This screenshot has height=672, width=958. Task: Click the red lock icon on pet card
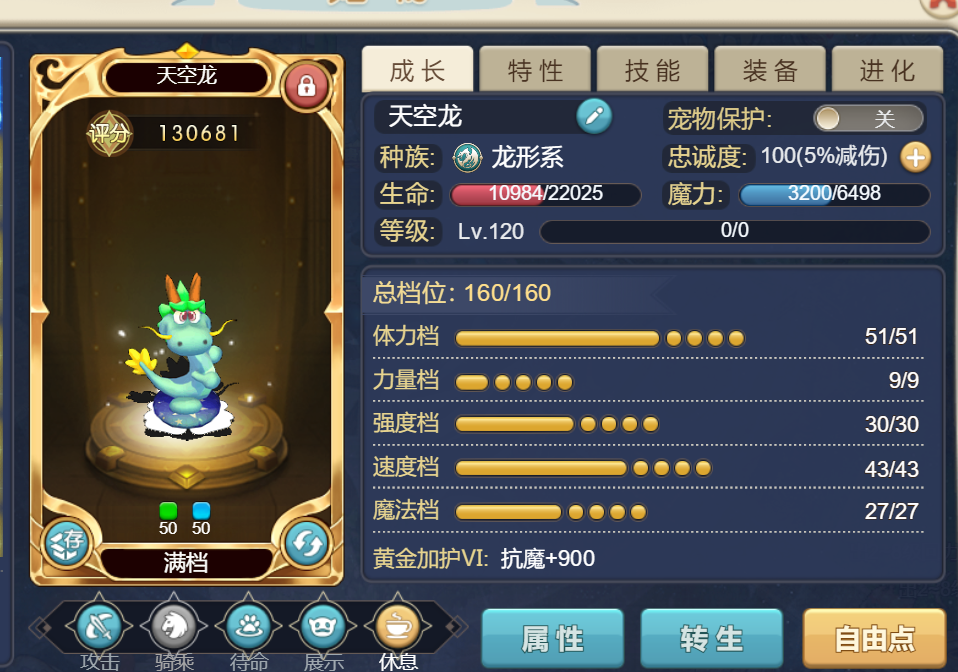(306, 87)
